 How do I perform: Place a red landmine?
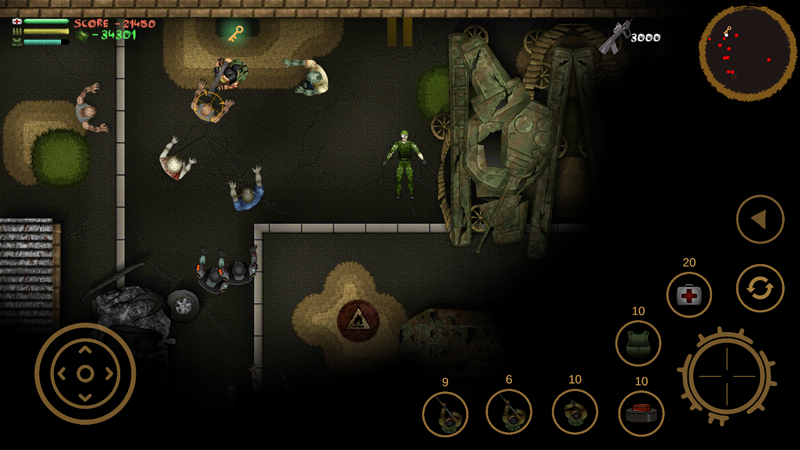click(x=641, y=412)
